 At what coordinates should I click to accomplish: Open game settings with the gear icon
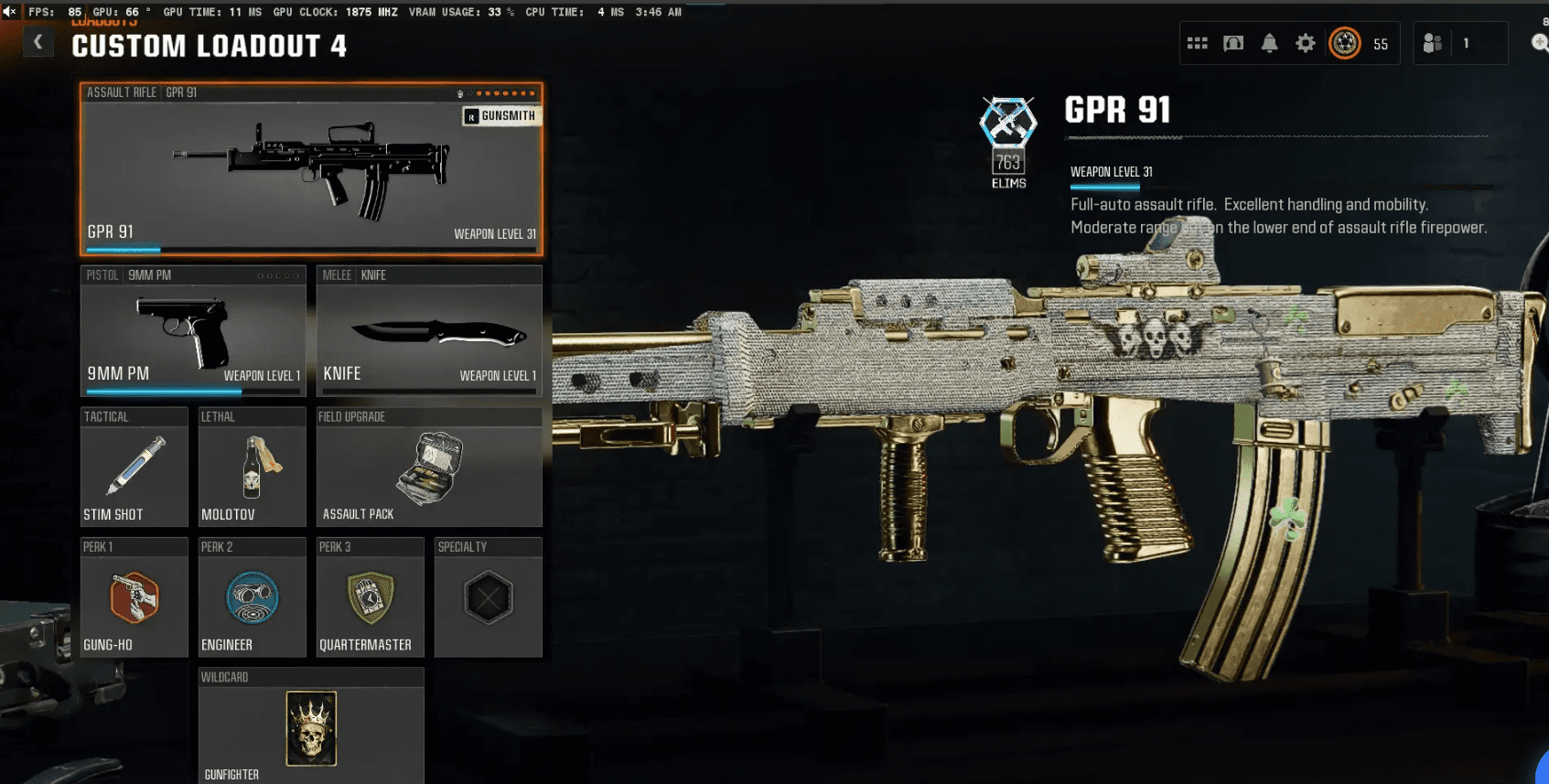click(1305, 42)
